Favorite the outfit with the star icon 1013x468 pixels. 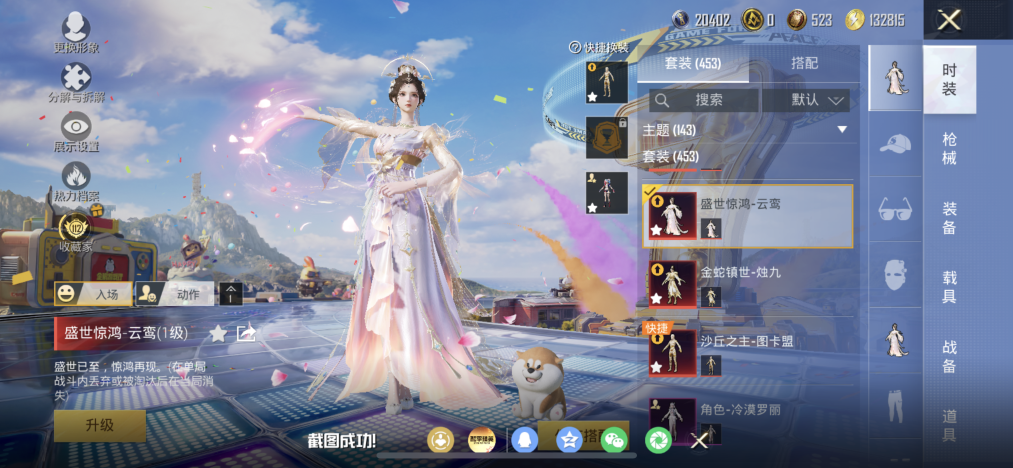coord(217,333)
